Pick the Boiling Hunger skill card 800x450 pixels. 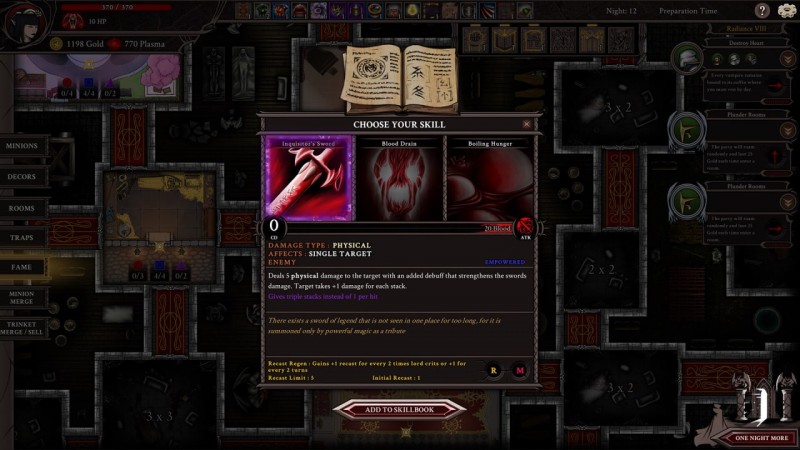coord(487,182)
